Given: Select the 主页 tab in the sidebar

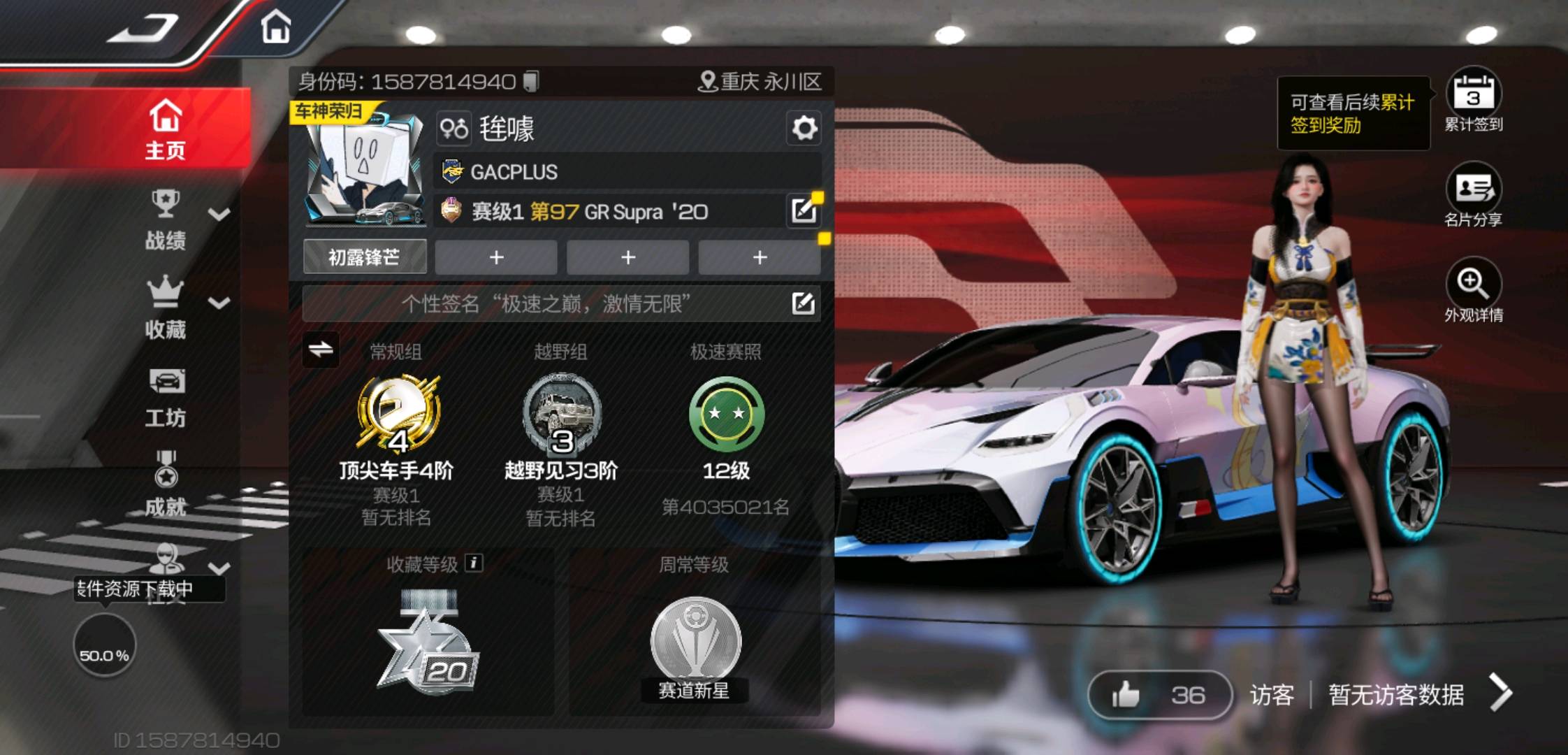Looking at the screenshot, I should pyautogui.click(x=166, y=129).
